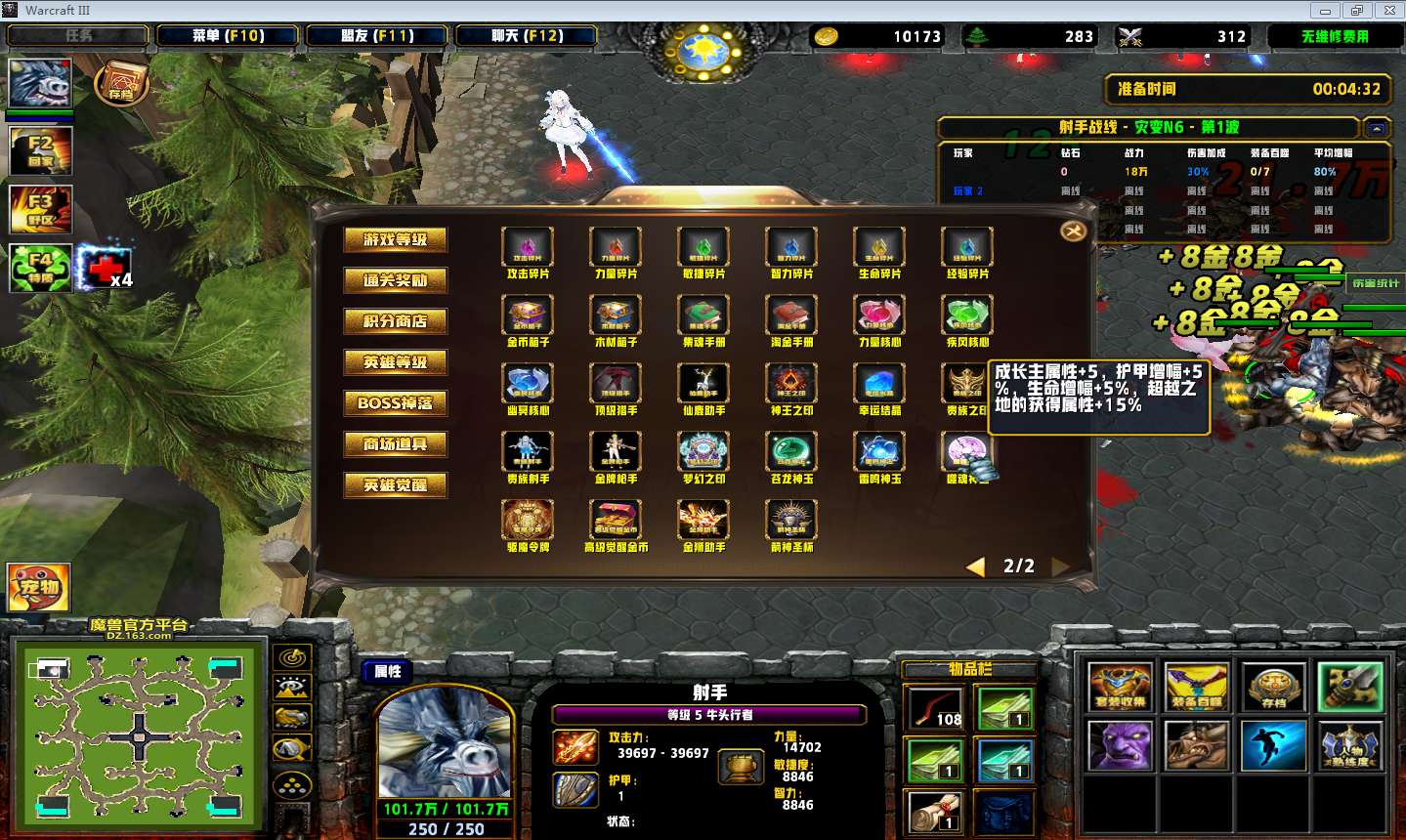This screenshot has width=1406, height=840.
Task: Open the 宠物 pet button
Action: (39, 587)
